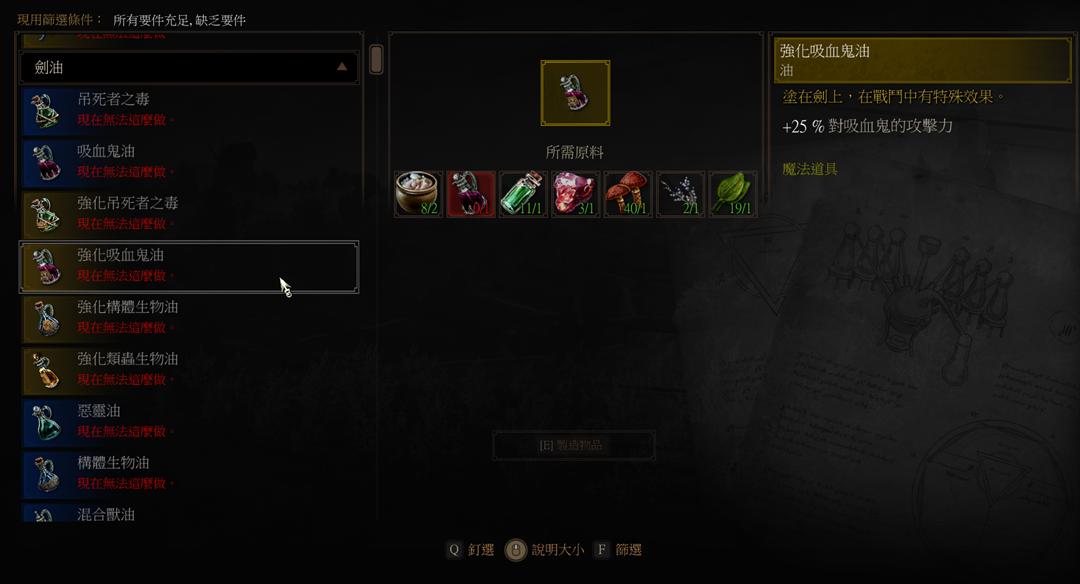The width and height of the screenshot is (1080, 584).
Task: Choose the red crystal ingredient slot
Action: [575, 194]
